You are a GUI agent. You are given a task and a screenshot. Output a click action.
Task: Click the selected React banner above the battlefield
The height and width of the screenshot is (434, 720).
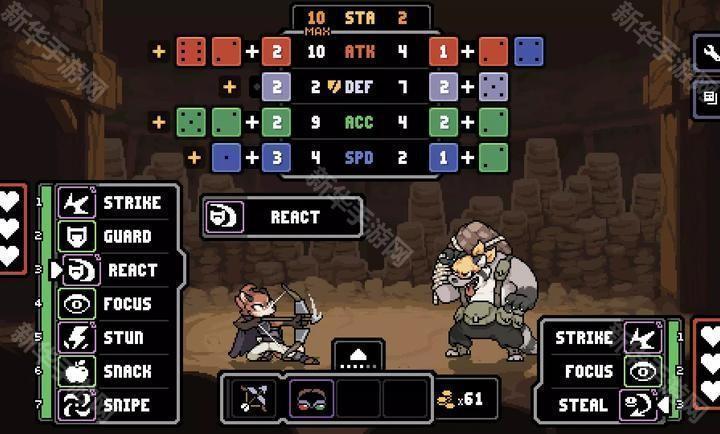(281, 217)
